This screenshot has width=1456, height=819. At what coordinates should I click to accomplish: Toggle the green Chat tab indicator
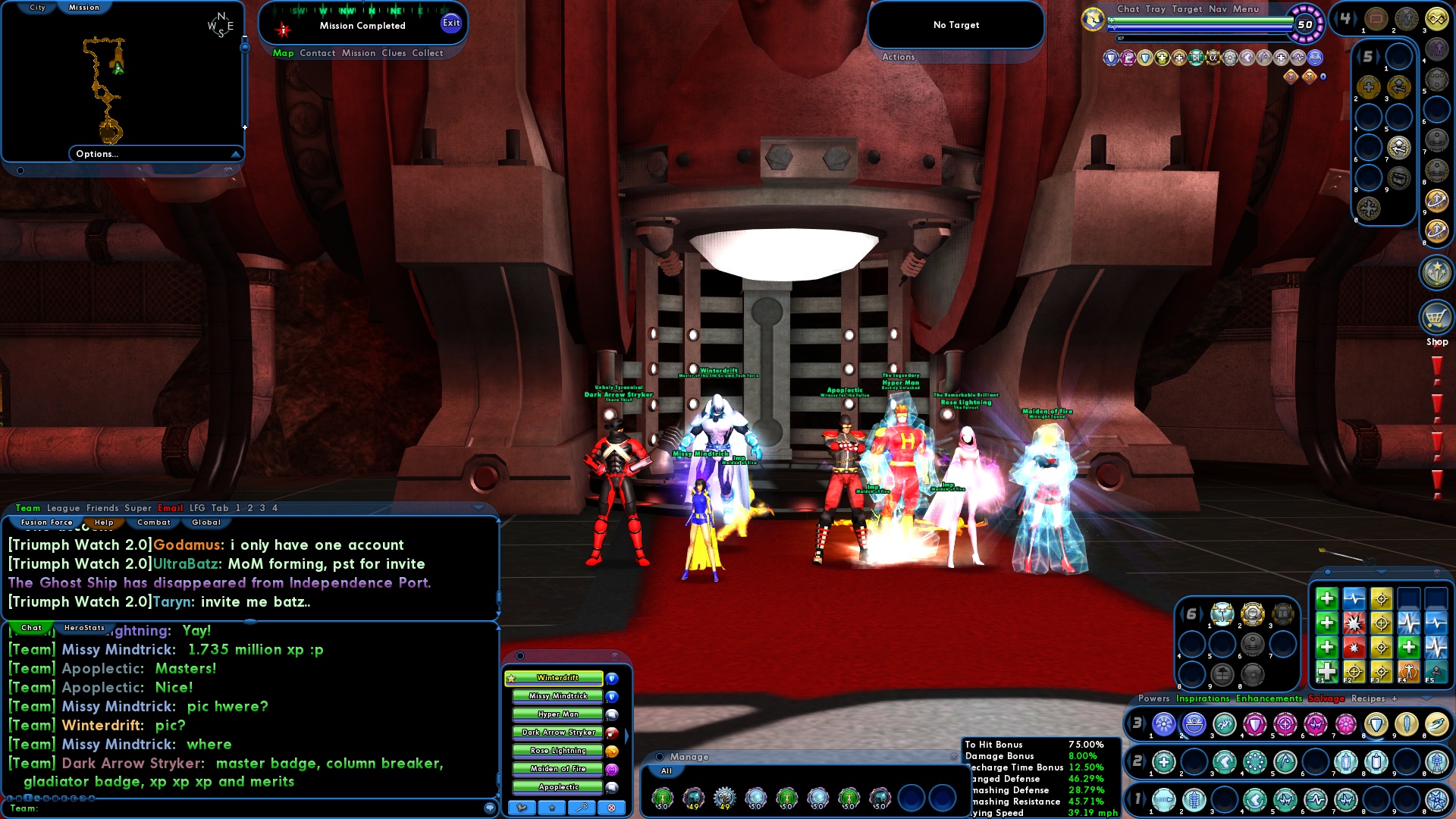point(30,628)
